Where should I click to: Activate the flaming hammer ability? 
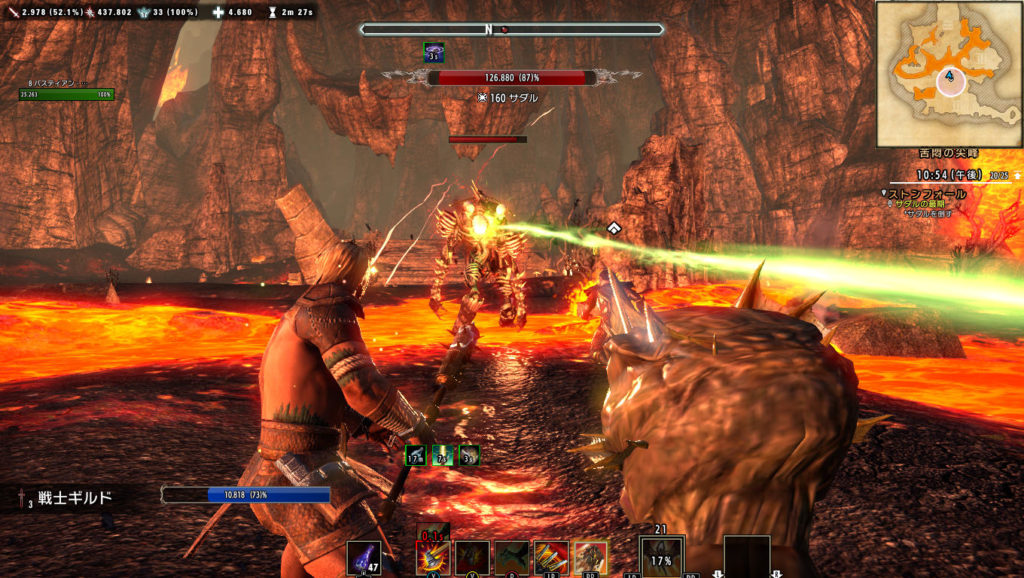[431, 557]
